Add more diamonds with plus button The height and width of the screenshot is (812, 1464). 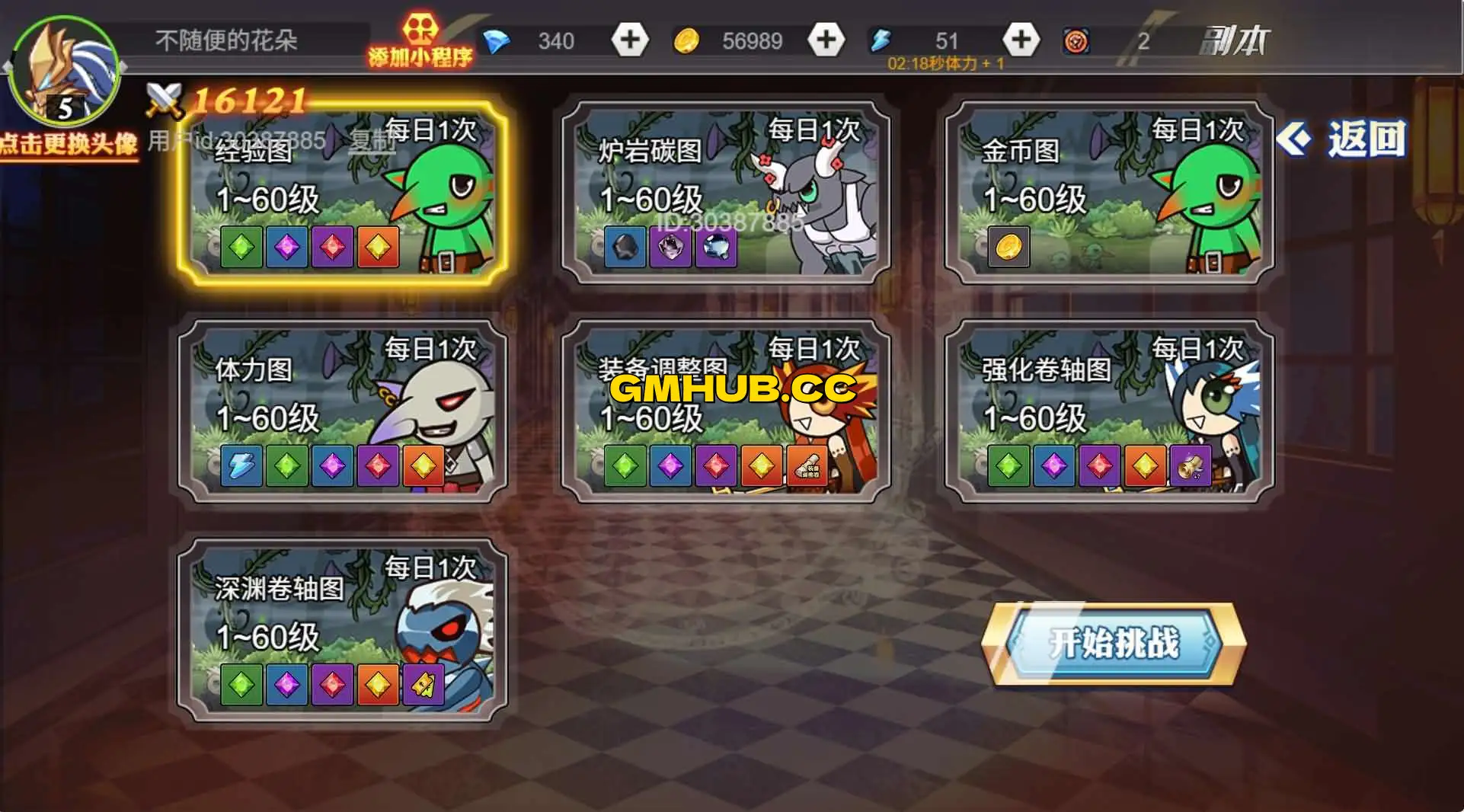[630, 40]
